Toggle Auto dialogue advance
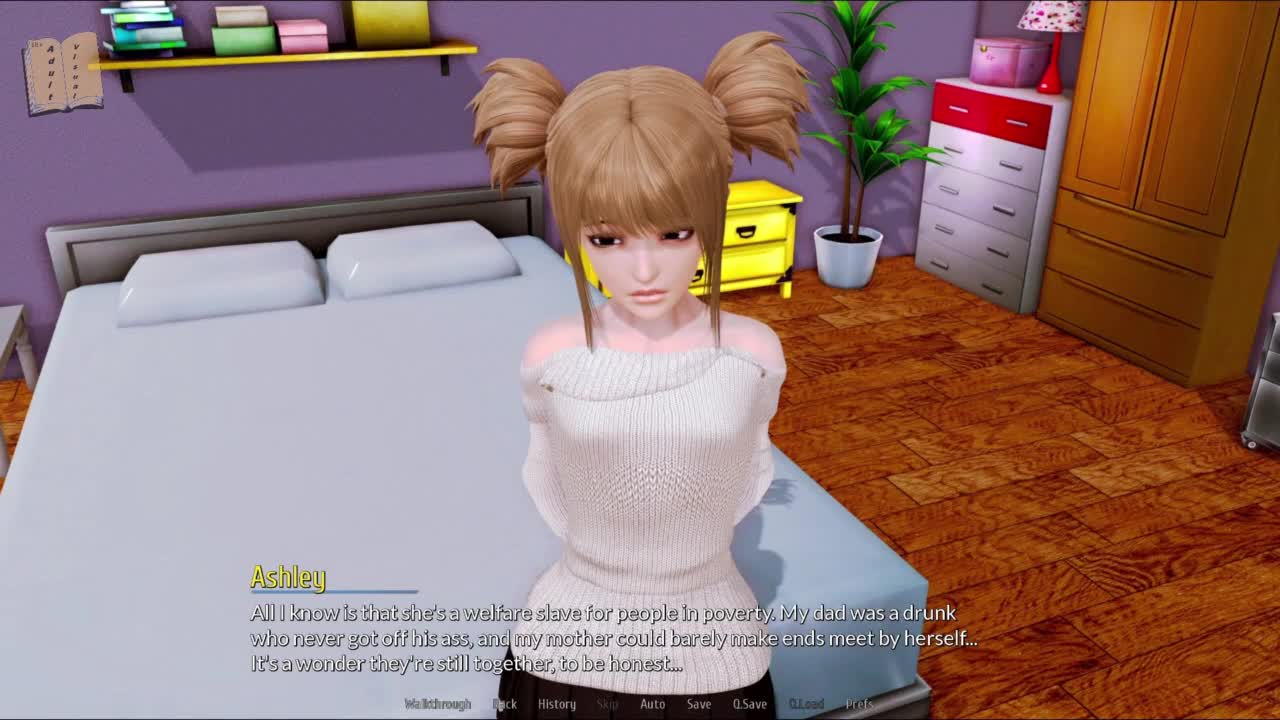The image size is (1280, 720). 652,704
